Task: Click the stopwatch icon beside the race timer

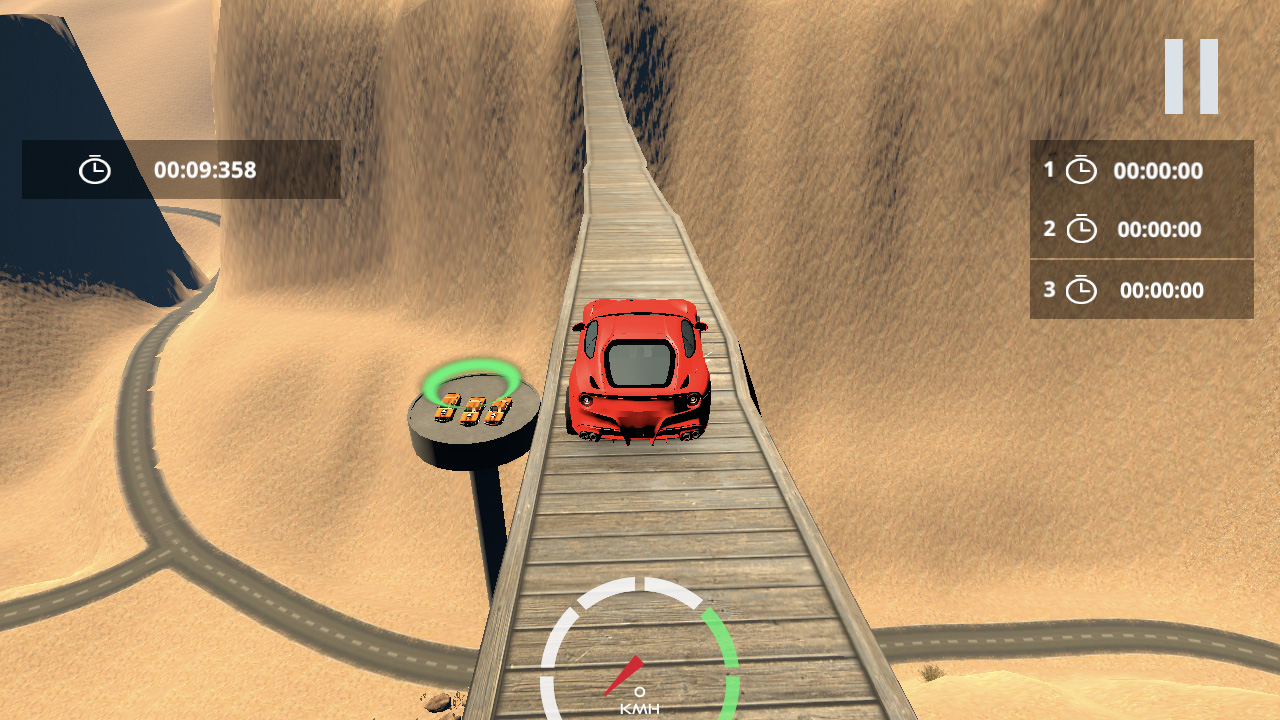Action: pyautogui.click(x=95, y=169)
